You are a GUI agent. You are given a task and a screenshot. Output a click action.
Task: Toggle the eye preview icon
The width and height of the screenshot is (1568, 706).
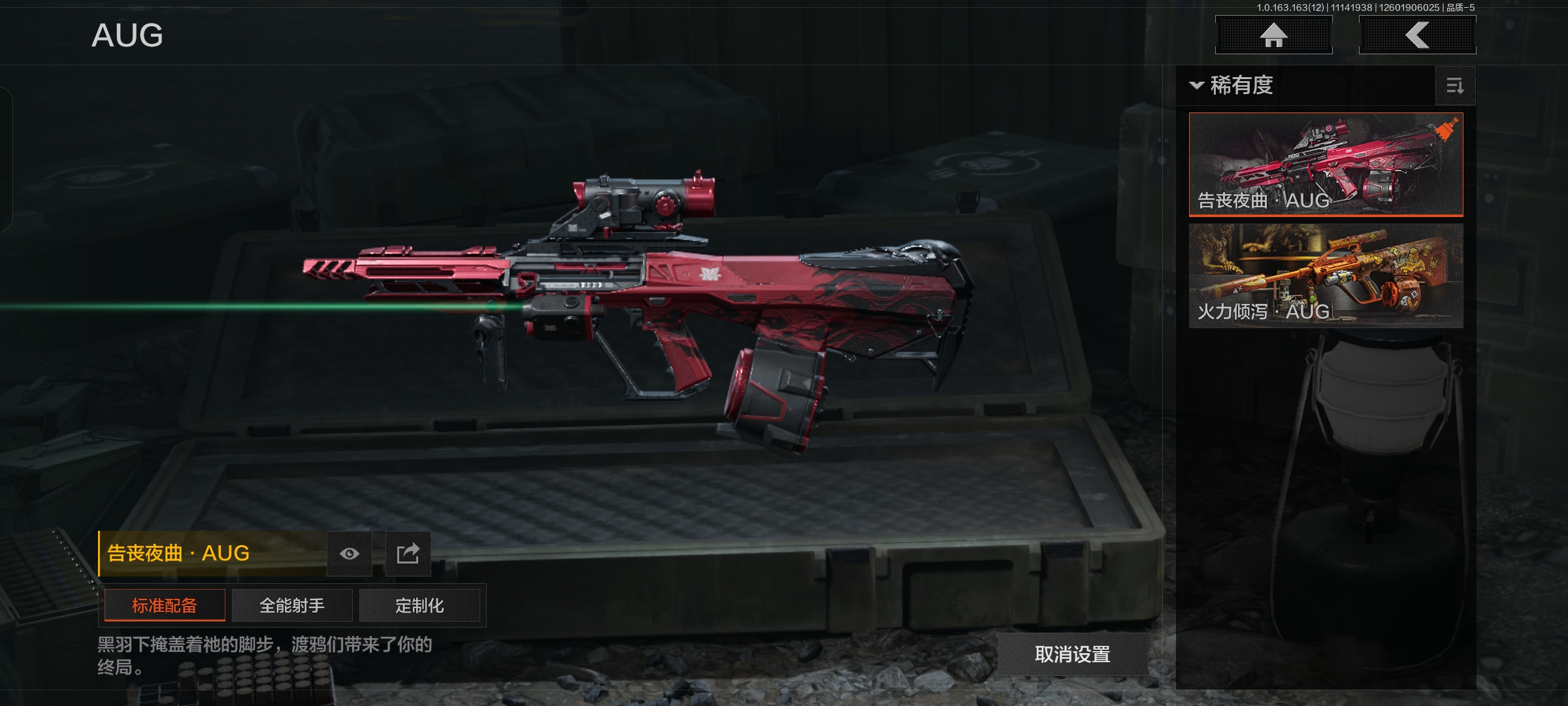click(350, 554)
